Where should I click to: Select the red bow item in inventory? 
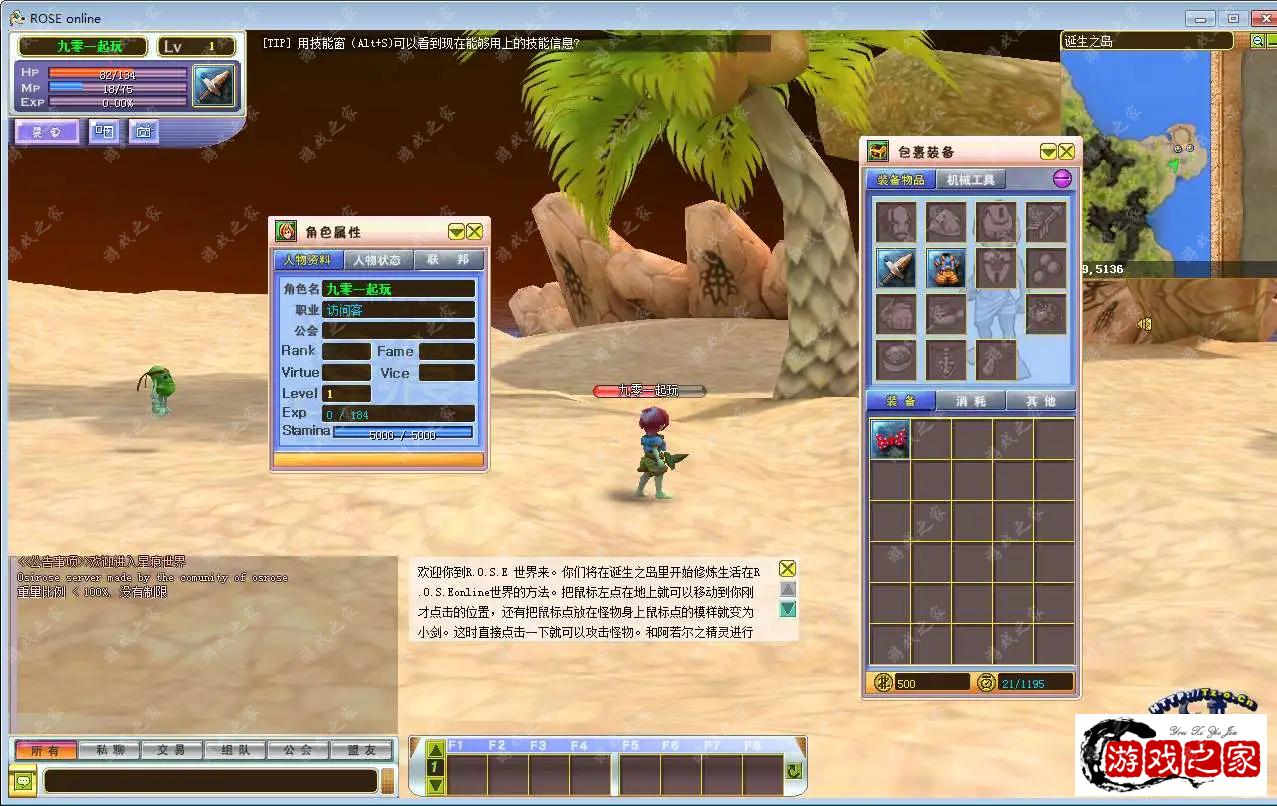(x=890, y=439)
